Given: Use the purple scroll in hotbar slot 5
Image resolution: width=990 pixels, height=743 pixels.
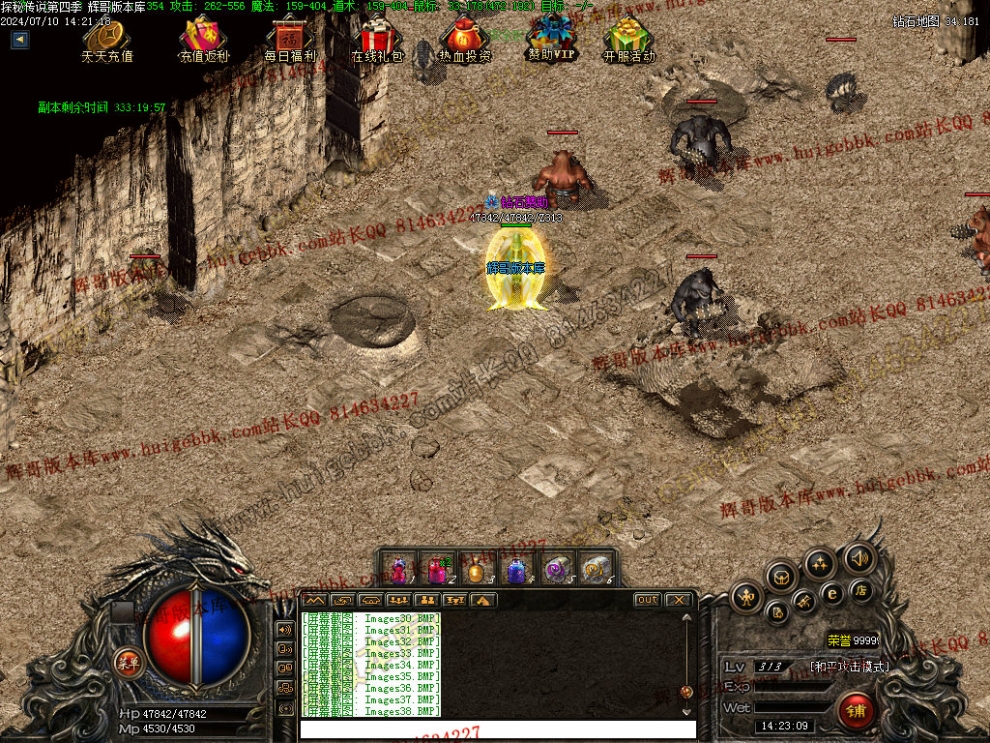Looking at the screenshot, I should pyautogui.click(x=554, y=571).
